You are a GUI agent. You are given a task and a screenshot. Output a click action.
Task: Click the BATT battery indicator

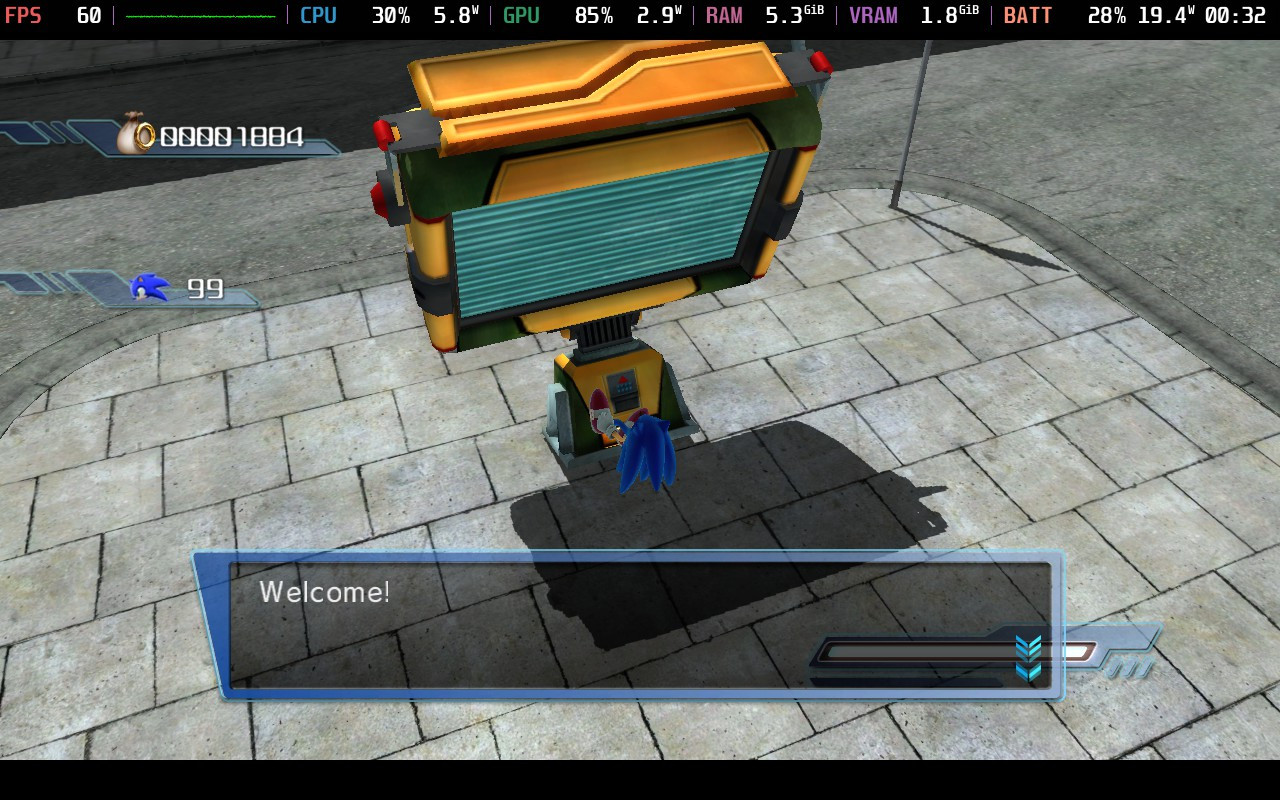coord(1028,15)
